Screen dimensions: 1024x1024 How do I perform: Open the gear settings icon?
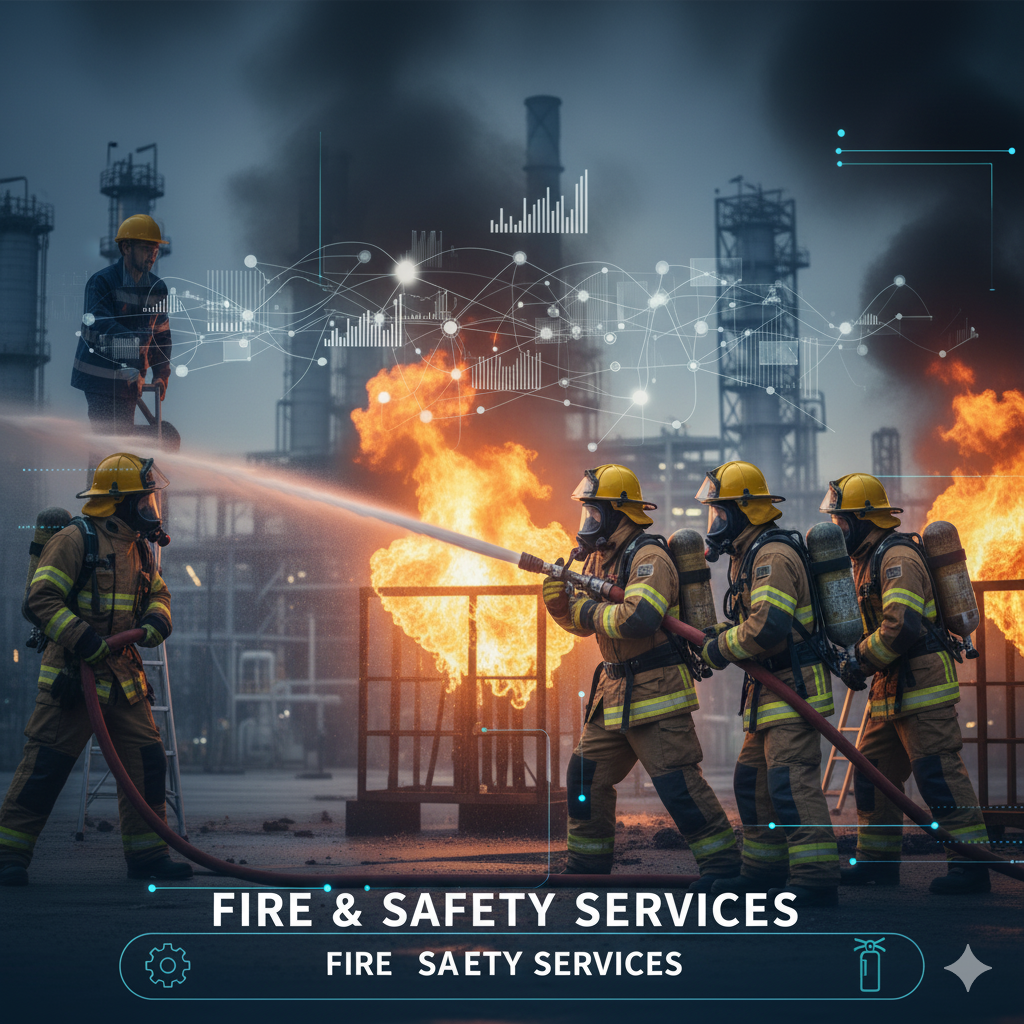[x=167, y=966]
